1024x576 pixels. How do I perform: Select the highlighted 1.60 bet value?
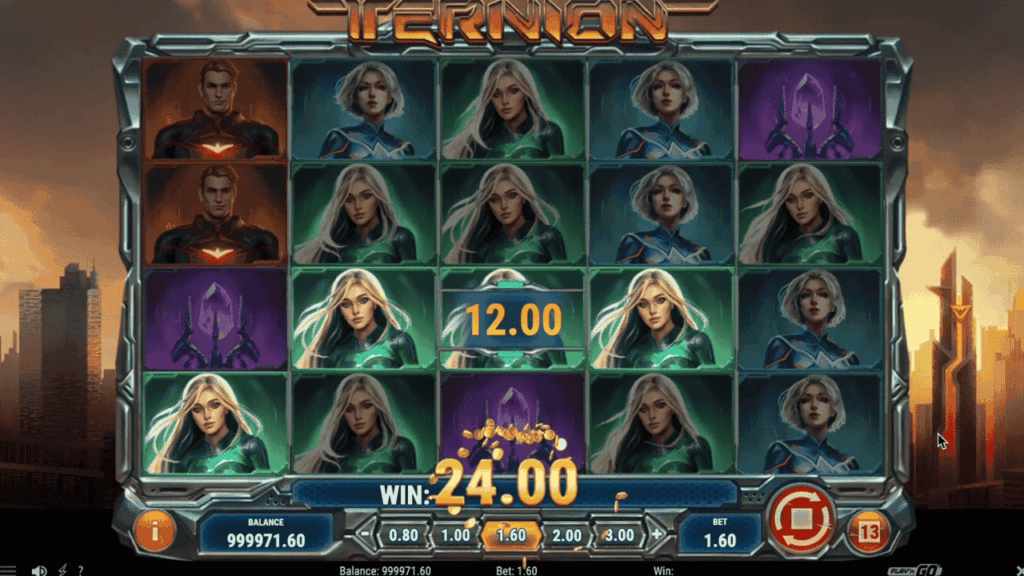tap(510, 535)
